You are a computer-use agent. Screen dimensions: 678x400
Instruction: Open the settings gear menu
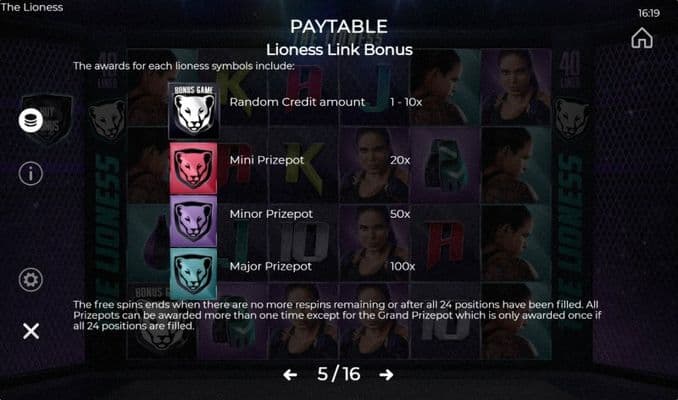[x=31, y=279]
